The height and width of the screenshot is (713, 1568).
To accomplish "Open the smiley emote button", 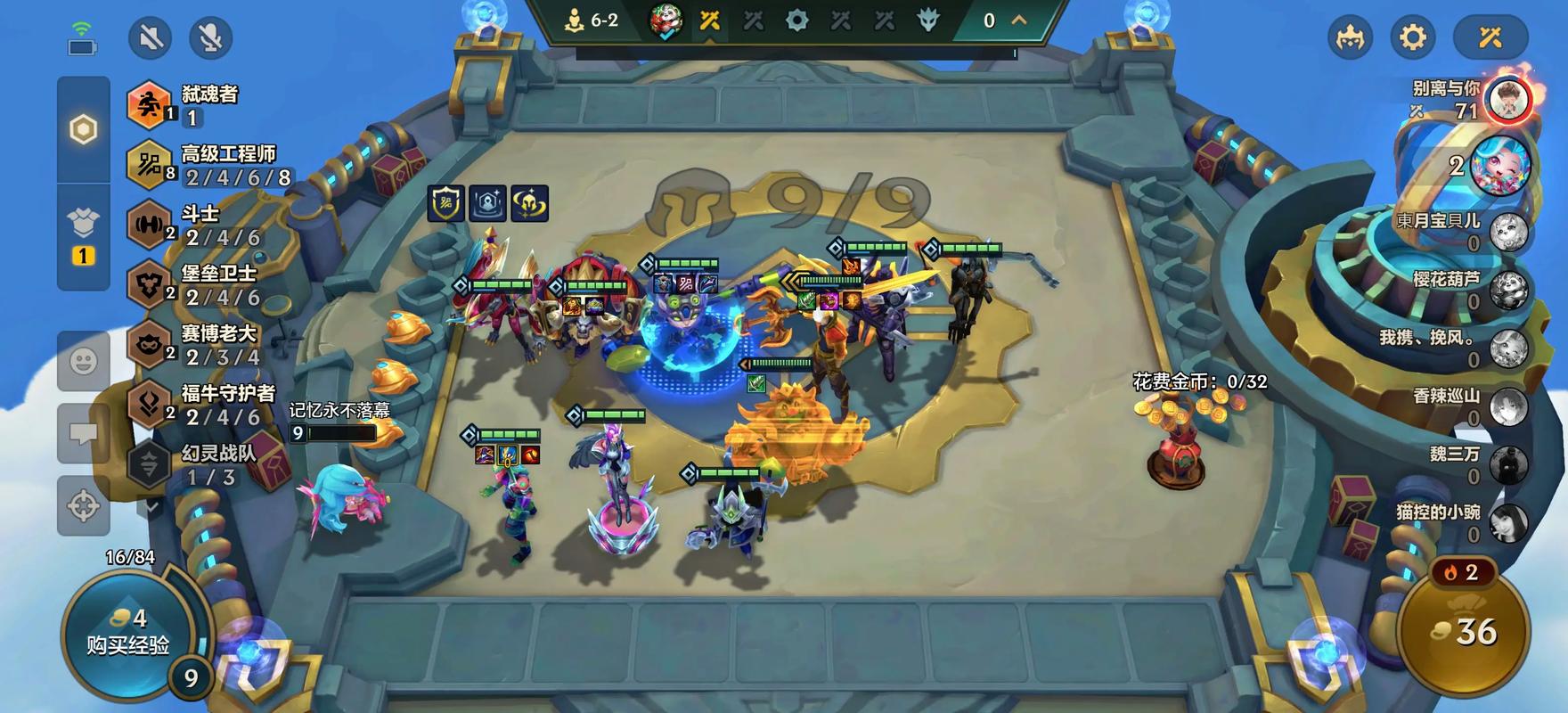I will coord(84,361).
